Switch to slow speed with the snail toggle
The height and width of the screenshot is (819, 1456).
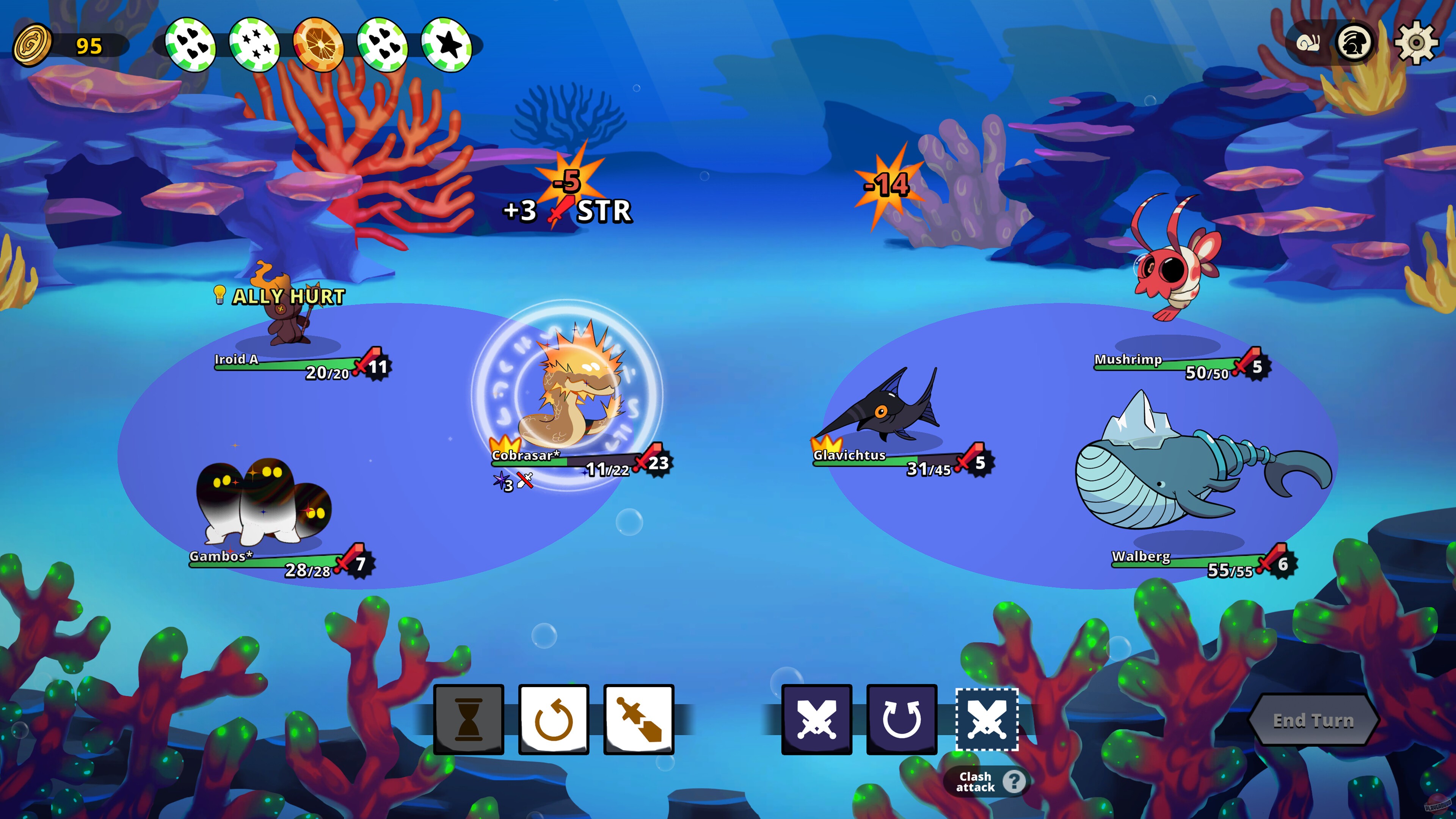pyautogui.click(x=1308, y=44)
